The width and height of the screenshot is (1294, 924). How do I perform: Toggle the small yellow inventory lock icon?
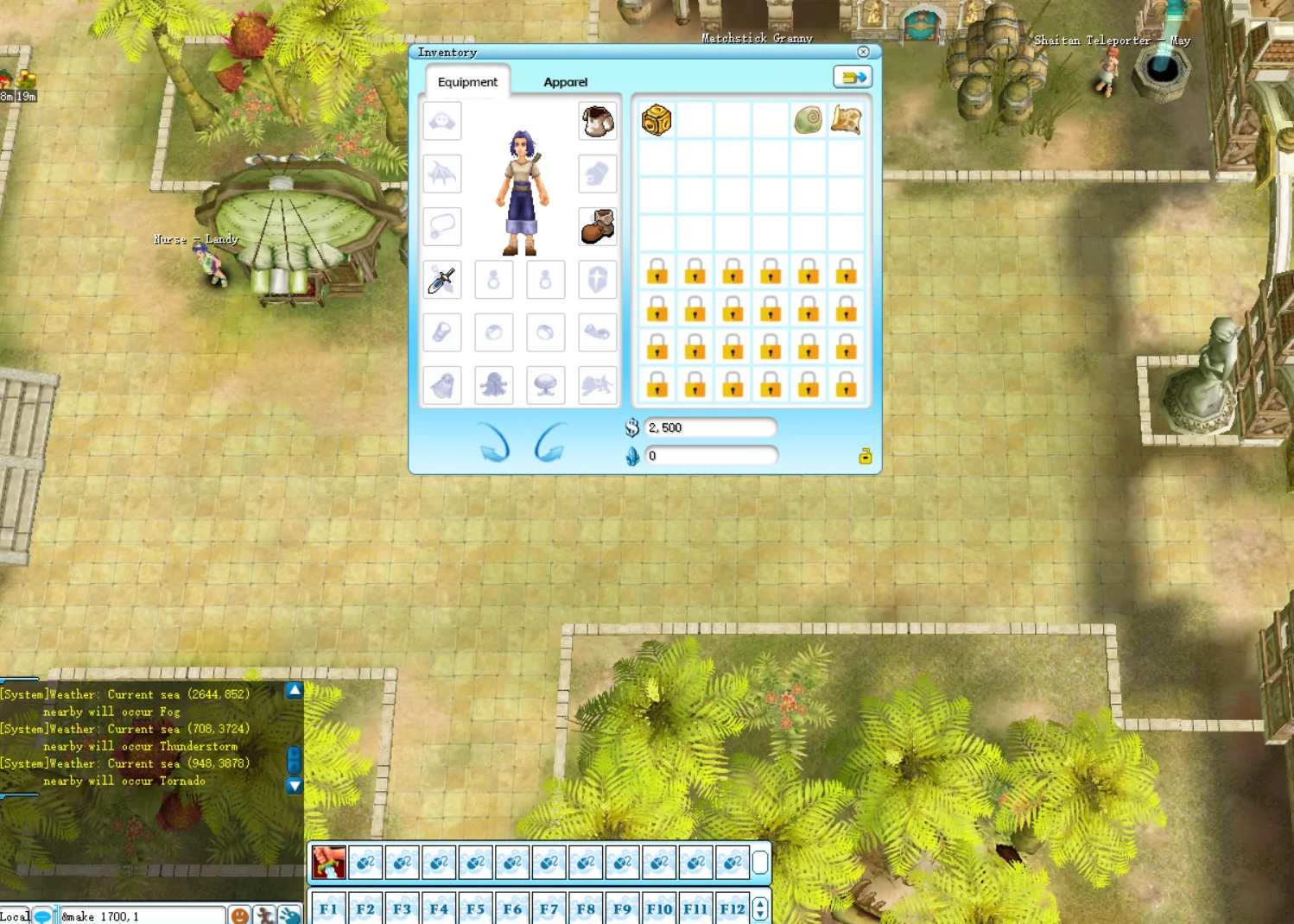(x=865, y=456)
